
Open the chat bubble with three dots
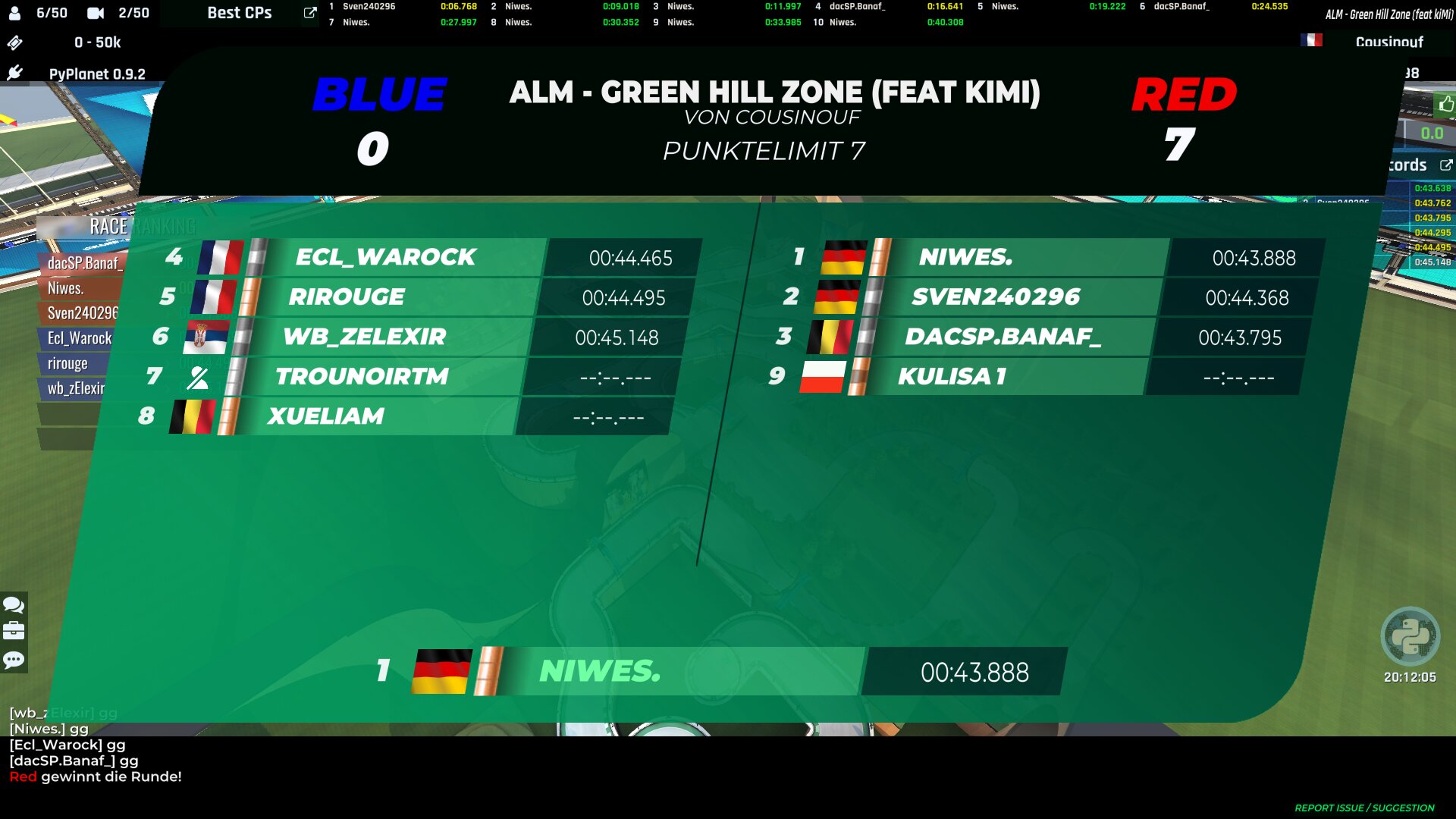click(x=14, y=660)
